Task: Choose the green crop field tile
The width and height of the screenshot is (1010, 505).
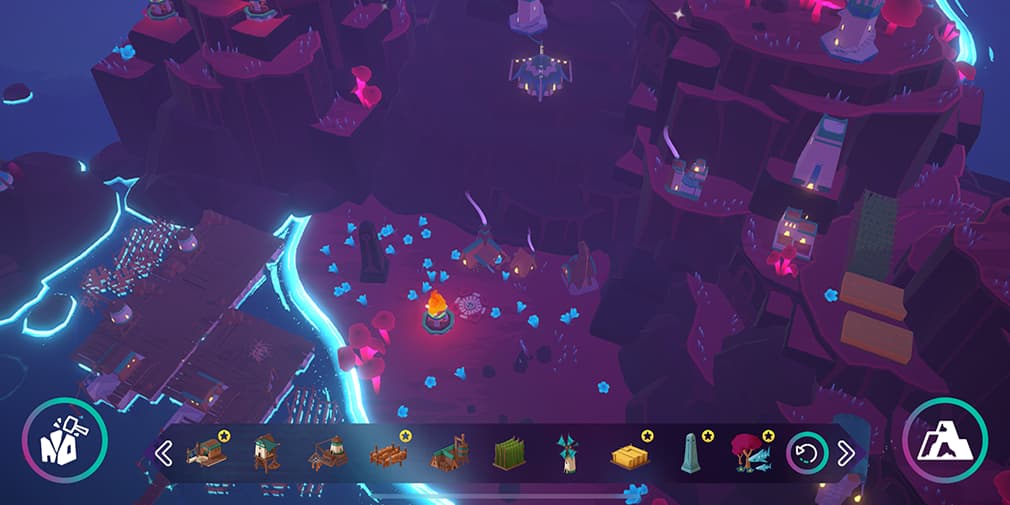Action: [508, 455]
